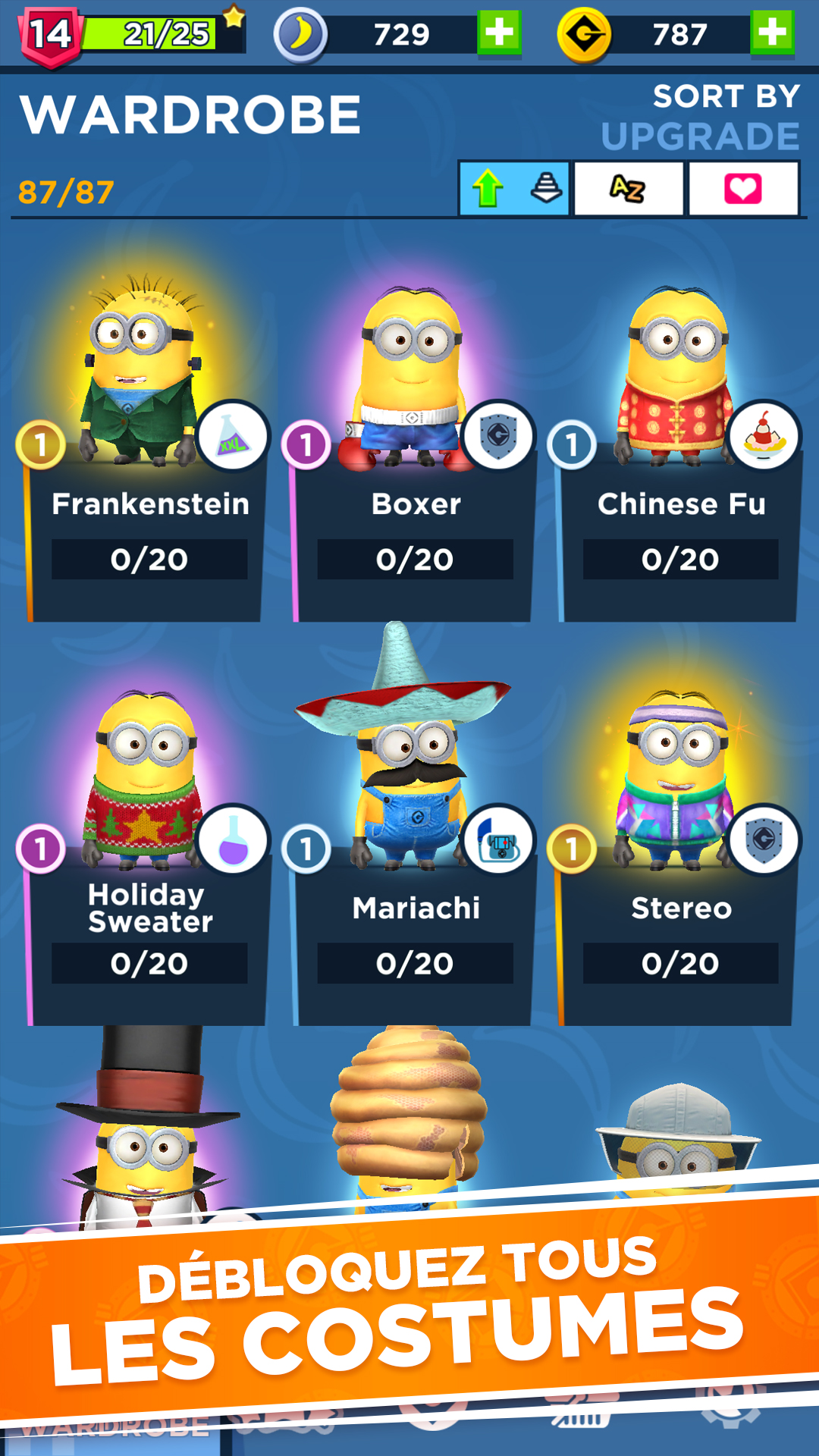Click the gold token currency icon
The height and width of the screenshot is (1456, 819).
584,34
